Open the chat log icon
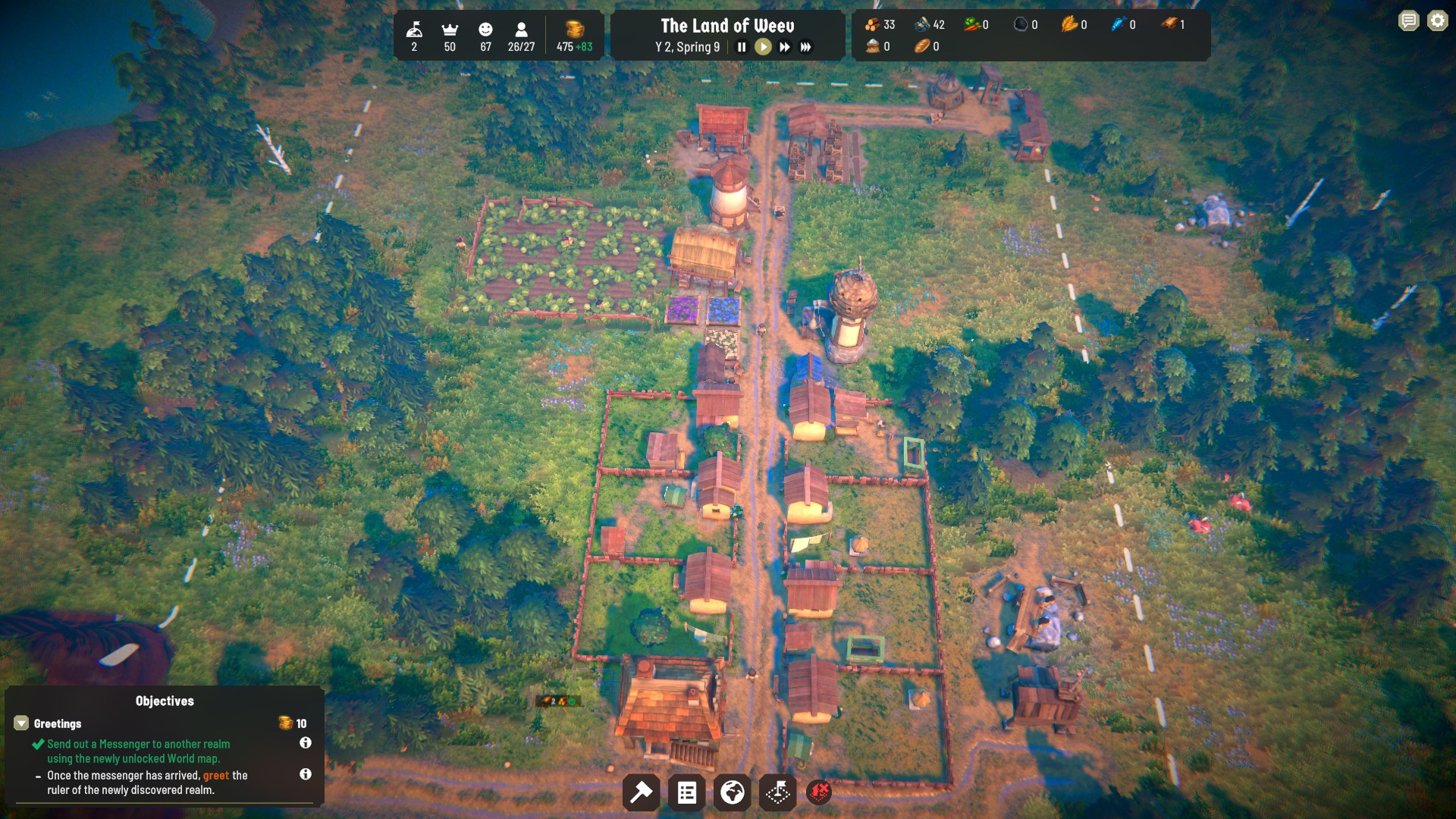This screenshot has height=819, width=1456. tap(1408, 21)
